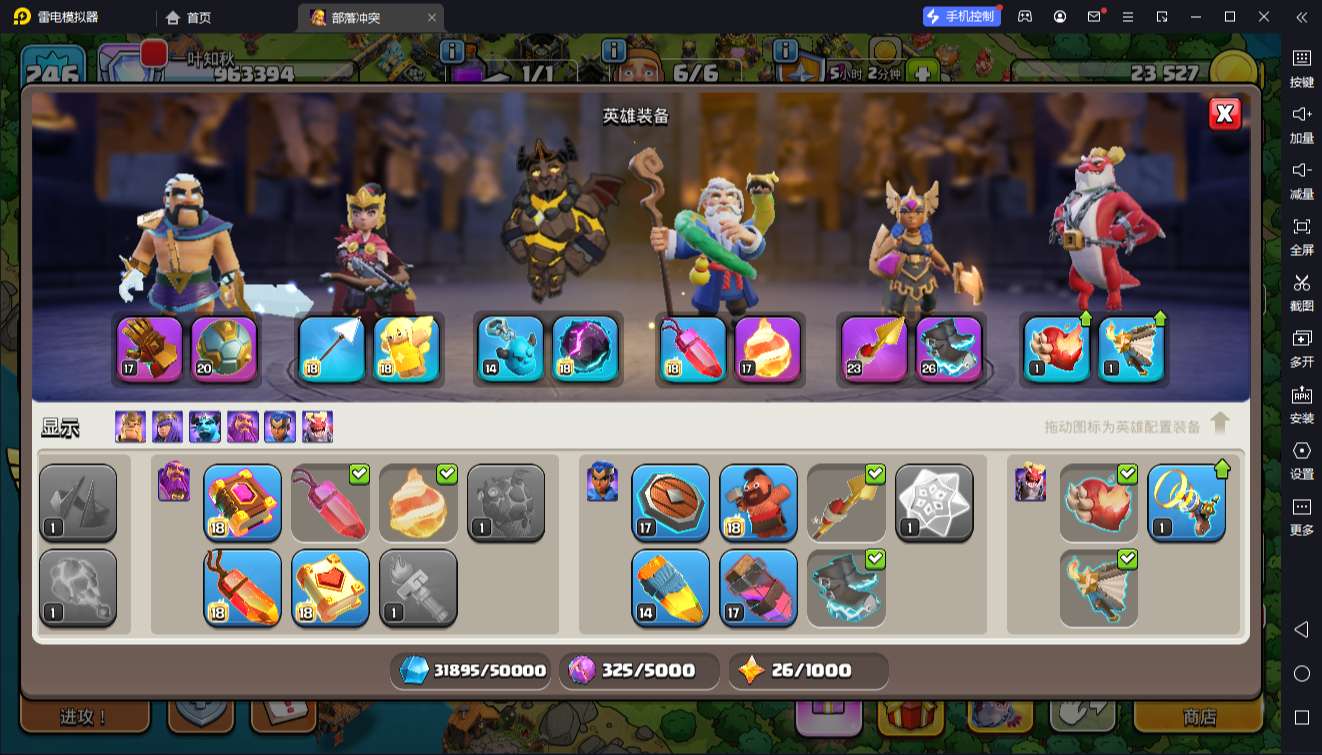Viewport: 1322px width, 755px height.
Task: Choose the Healing Tome with red heart
Action: click(x=331, y=587)
